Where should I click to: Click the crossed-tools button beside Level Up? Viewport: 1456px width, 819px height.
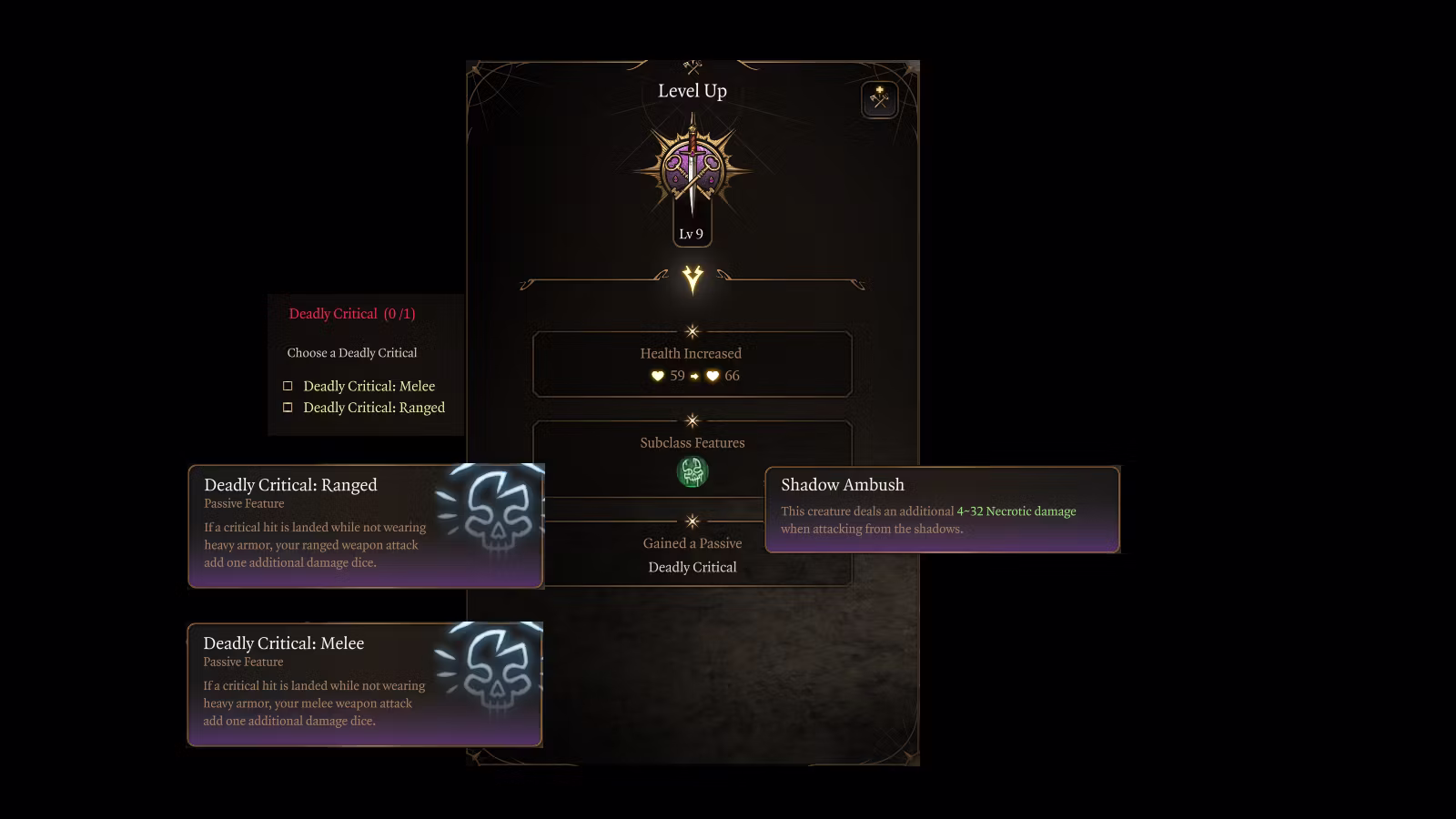pos(879,99)
